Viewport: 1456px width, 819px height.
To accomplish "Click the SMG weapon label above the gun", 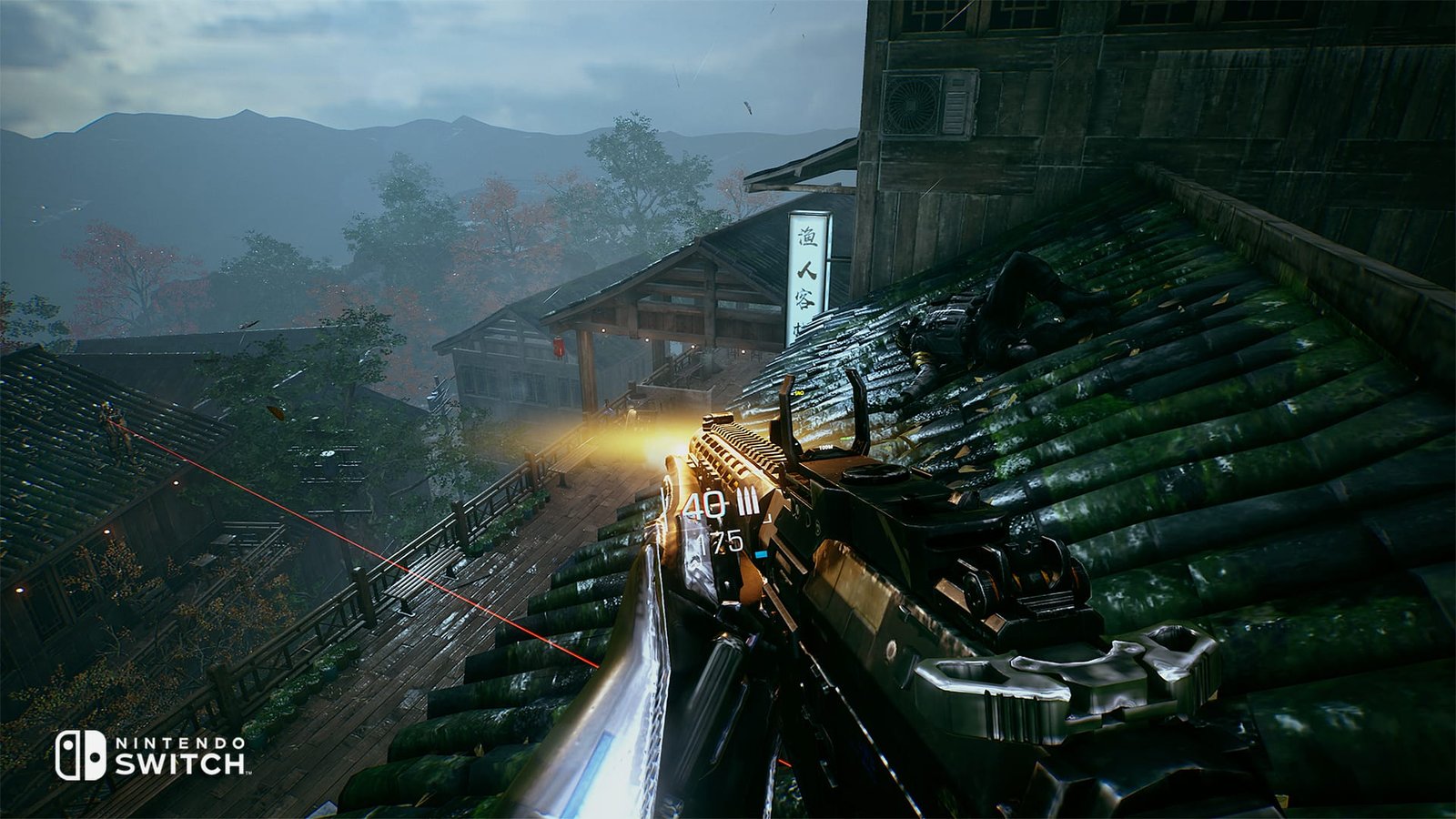I will click(799, 393).
